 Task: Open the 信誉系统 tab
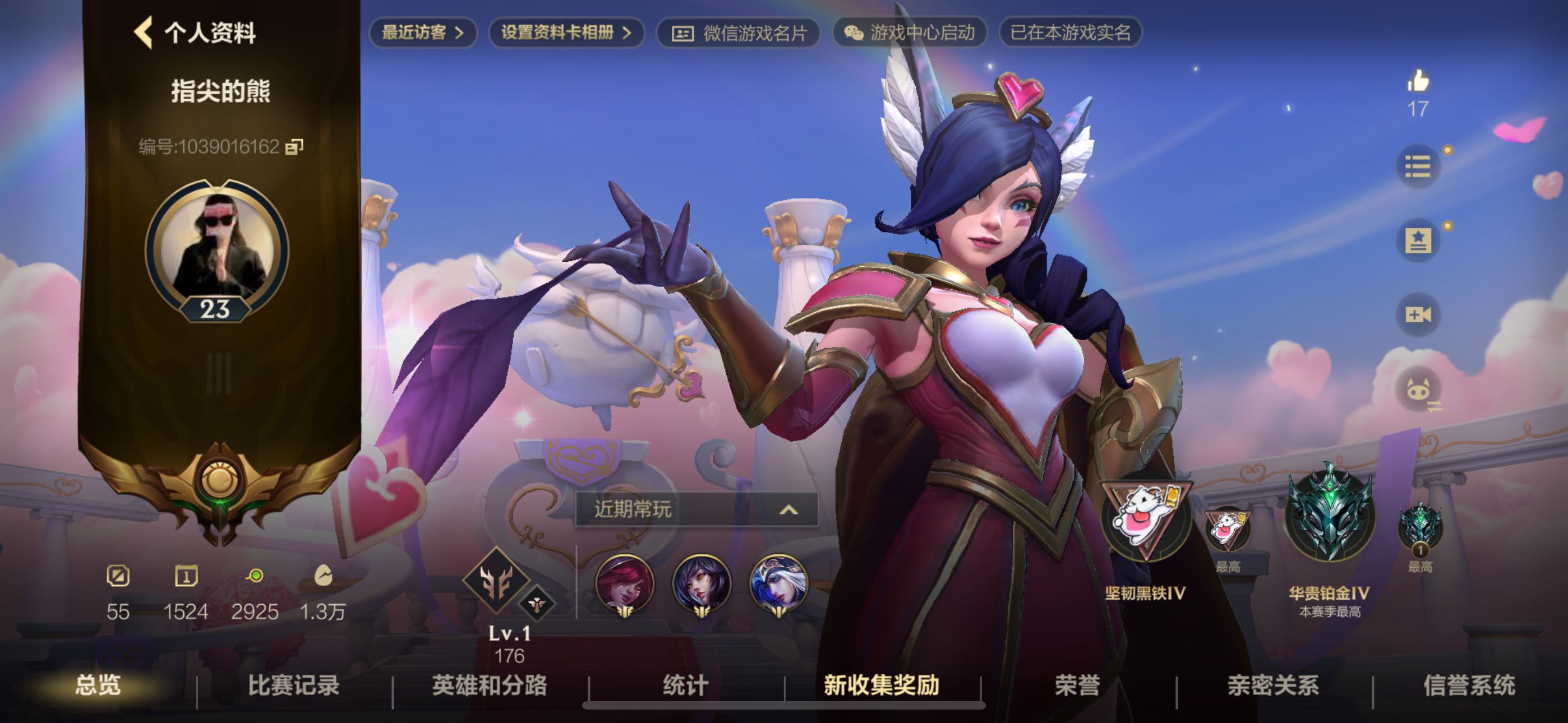[x=1469, y=686]
